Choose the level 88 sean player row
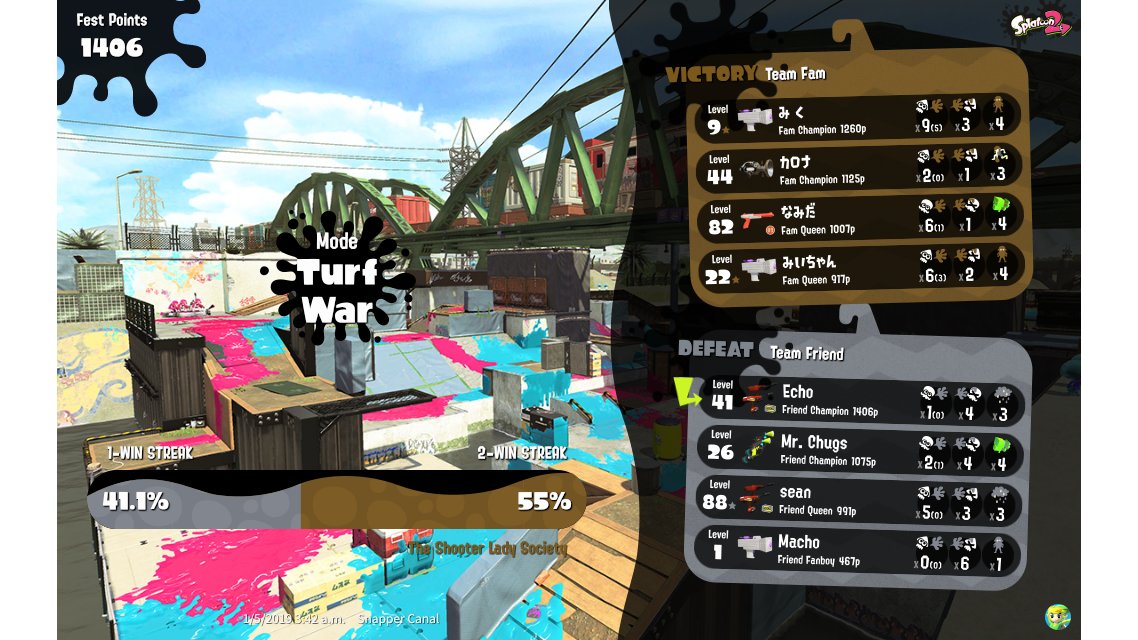 [858, 500]
